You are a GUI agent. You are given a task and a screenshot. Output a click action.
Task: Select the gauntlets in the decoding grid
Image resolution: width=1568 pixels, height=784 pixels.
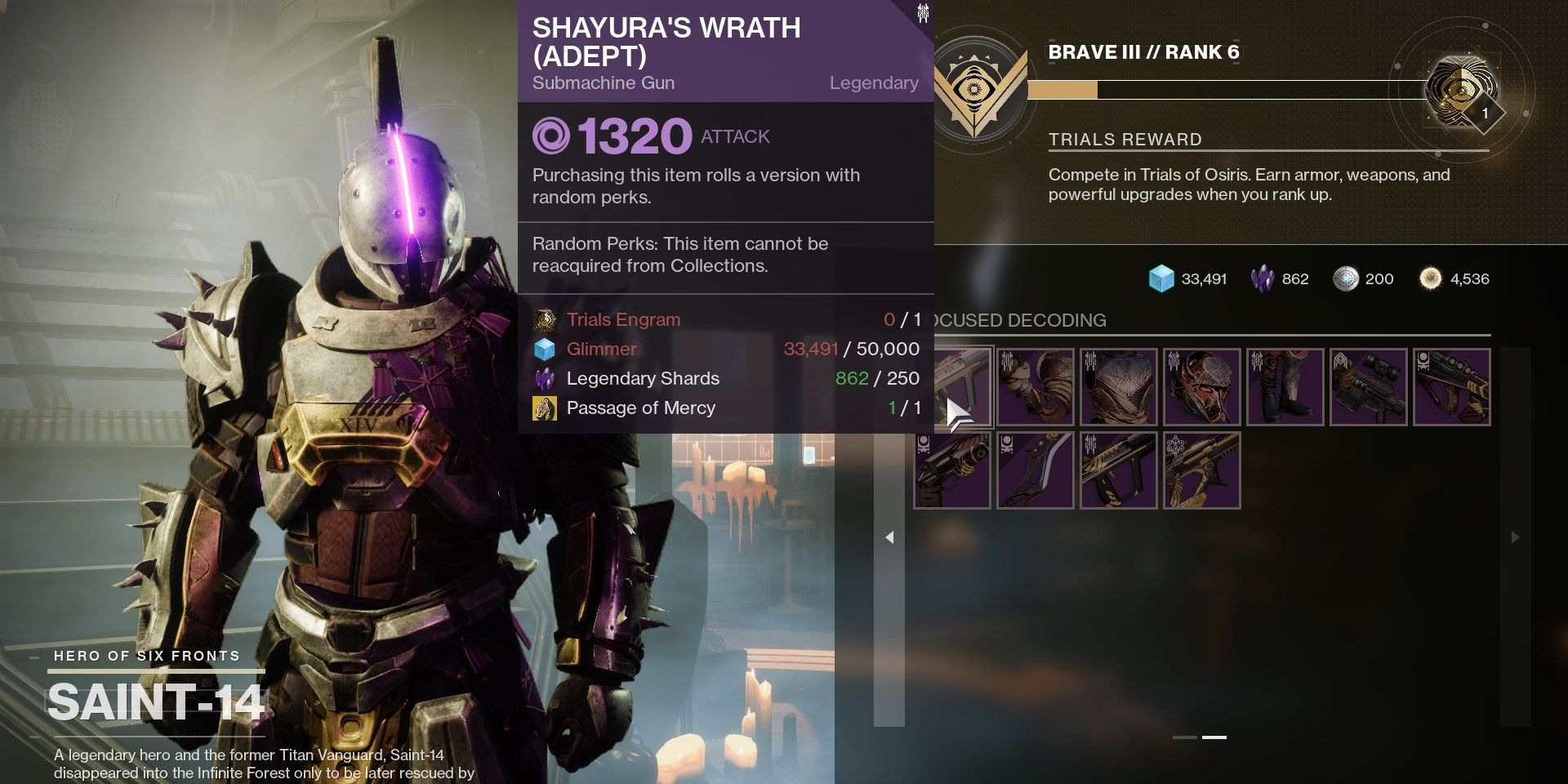(1035, 386)
